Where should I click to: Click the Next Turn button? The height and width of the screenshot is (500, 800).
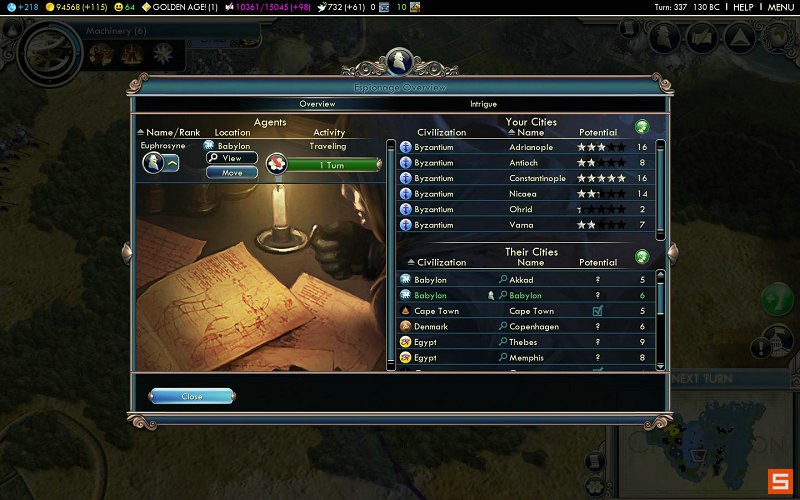pos(703,379)
